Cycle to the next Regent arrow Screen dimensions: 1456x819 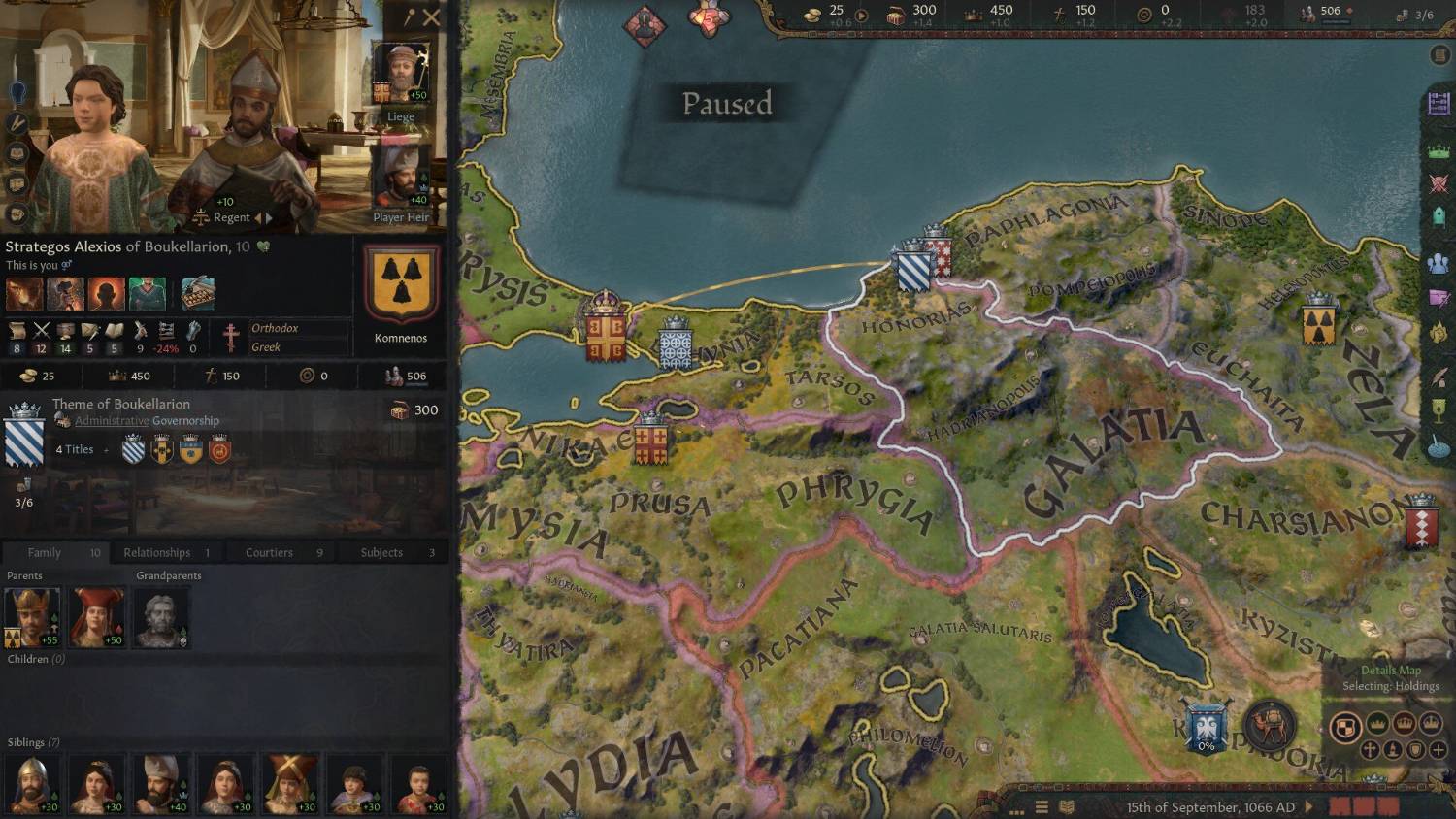pos(269,218)
